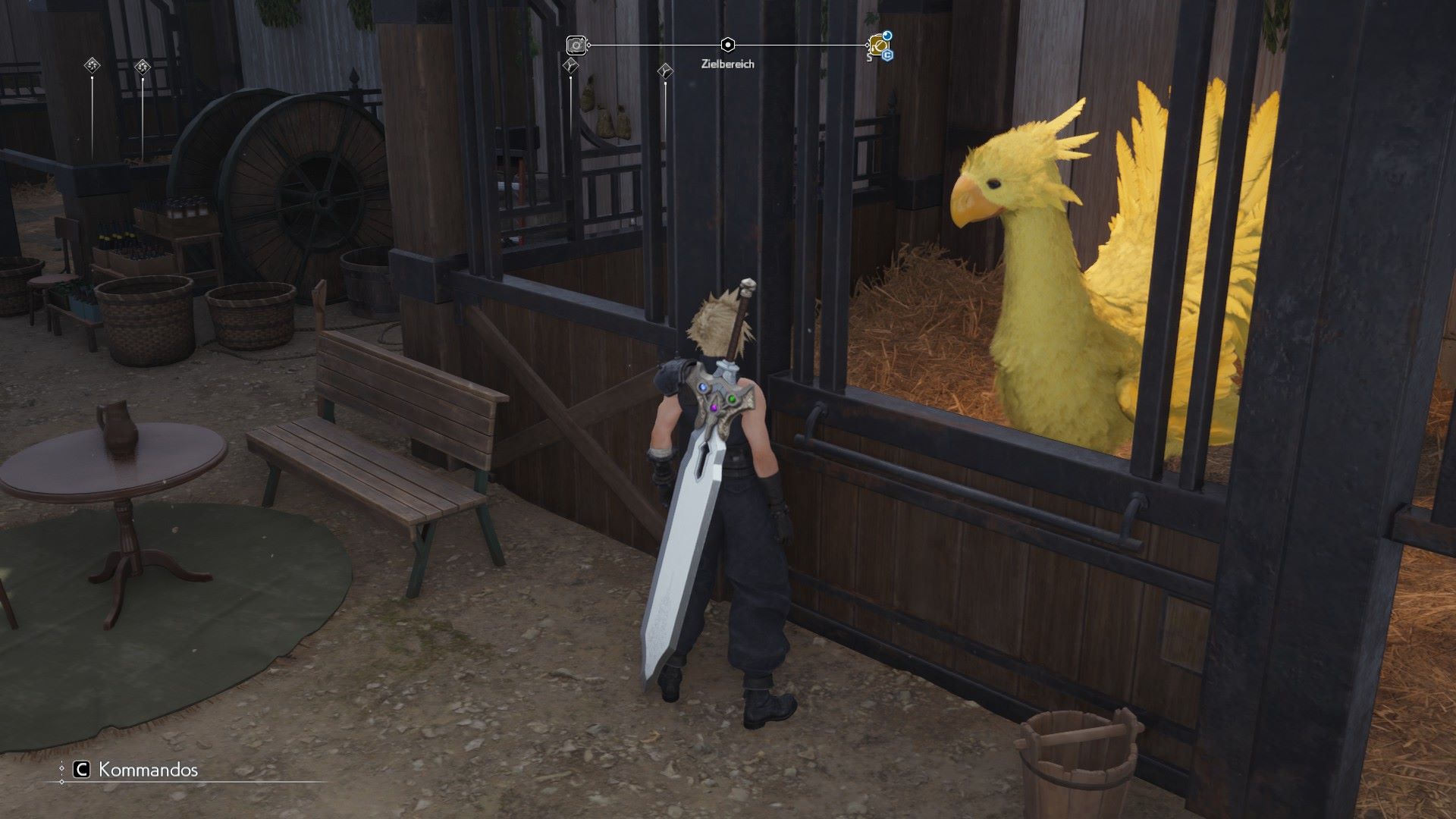1456x819 pixels.
Task: Open the Kommandos menu label
Action: pyautogui.click(x=148, y=770)
